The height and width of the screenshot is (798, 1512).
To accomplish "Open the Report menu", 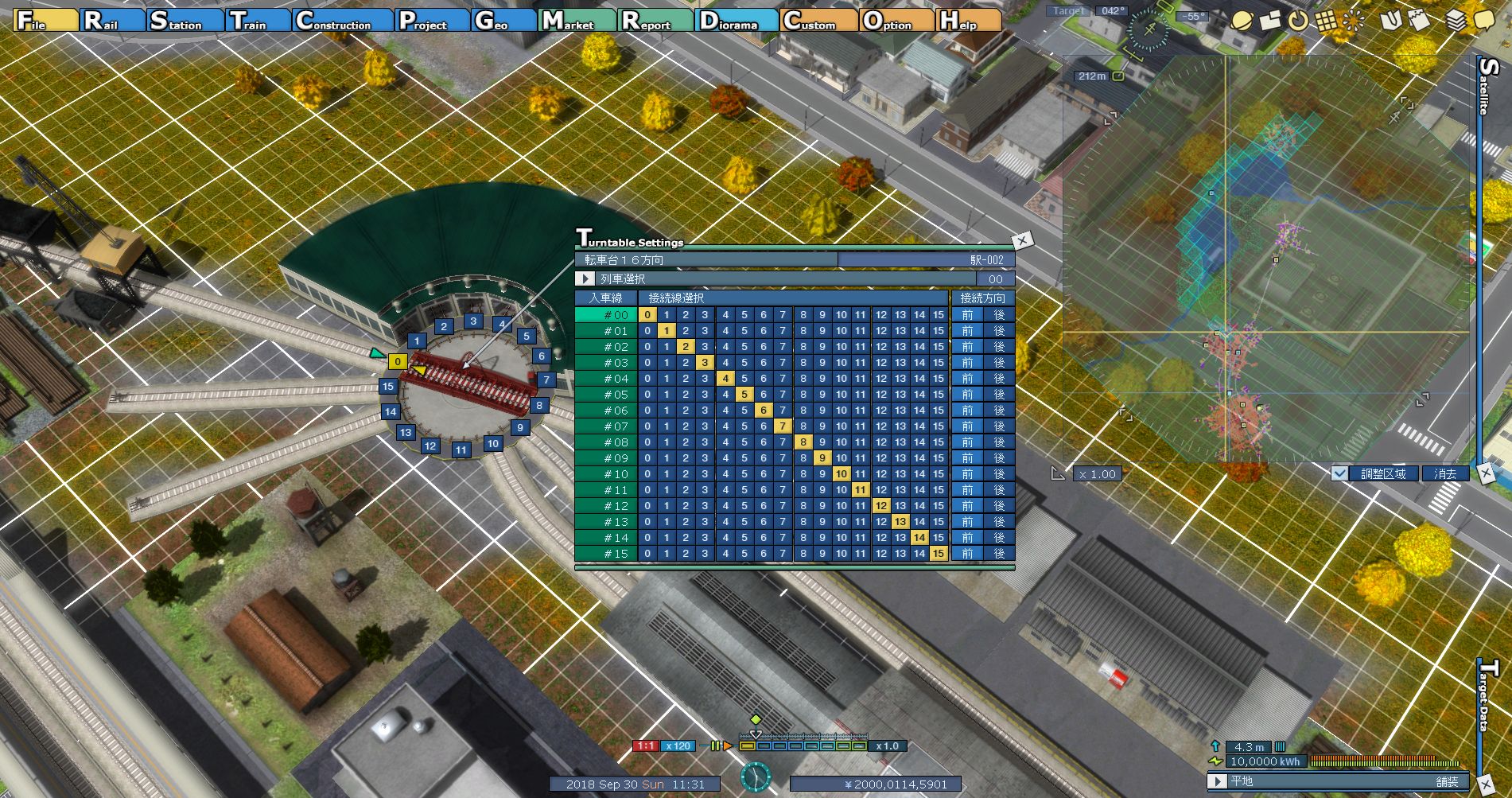I will 655,21.
